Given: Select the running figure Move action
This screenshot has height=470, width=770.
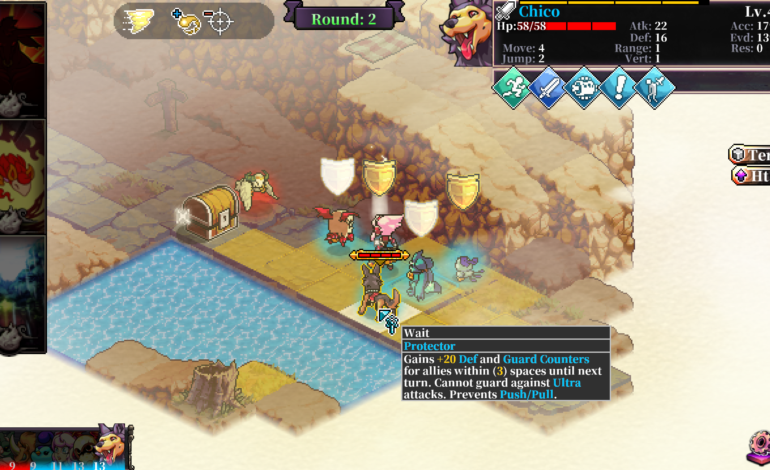Looking at the screenshot, I should [x=511, y=86].
